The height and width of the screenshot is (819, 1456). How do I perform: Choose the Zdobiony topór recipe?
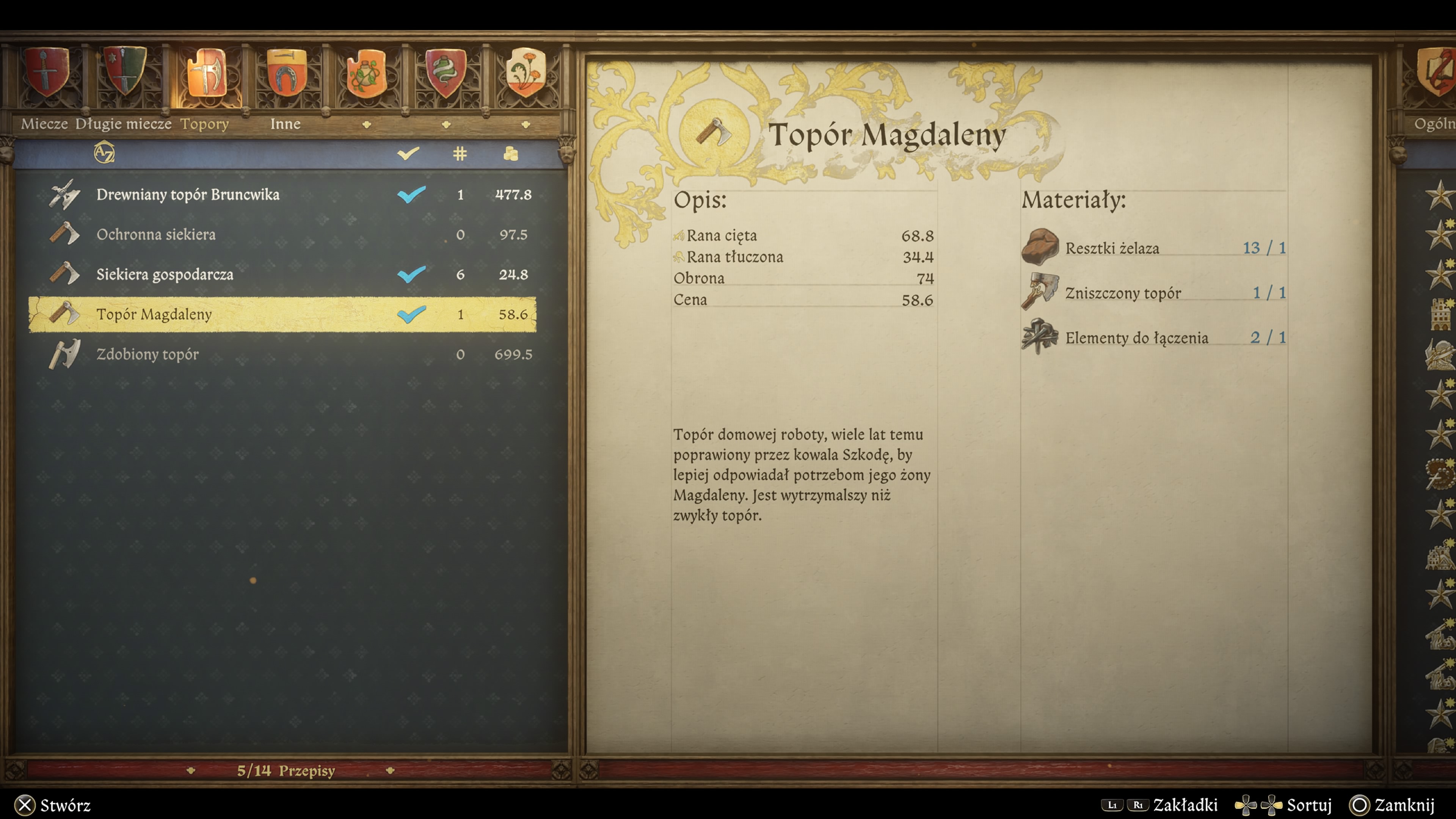pos(147,355)
